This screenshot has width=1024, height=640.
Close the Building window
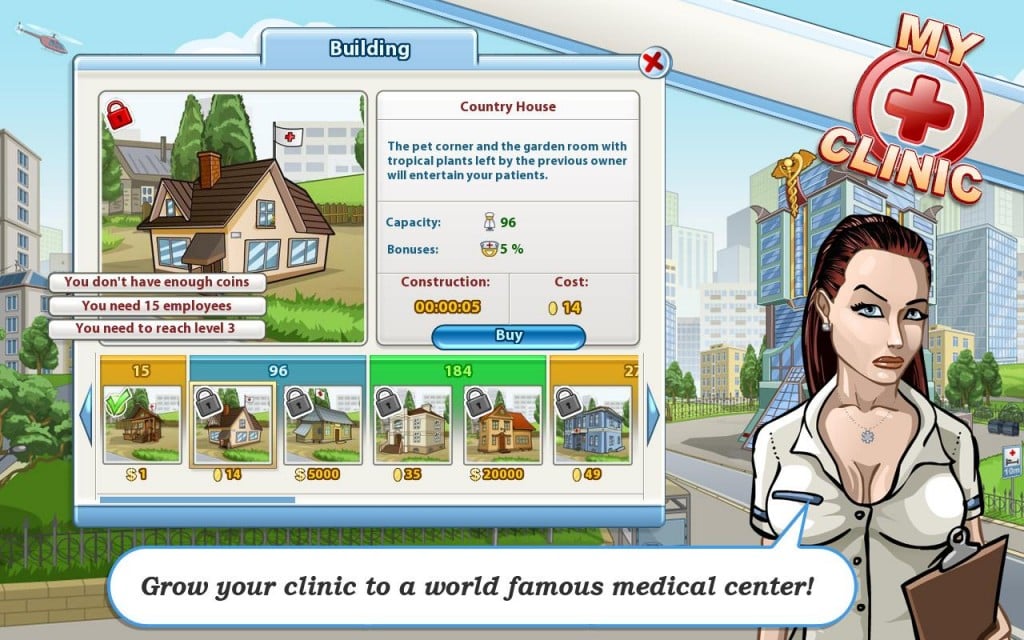tap(653, 63)
